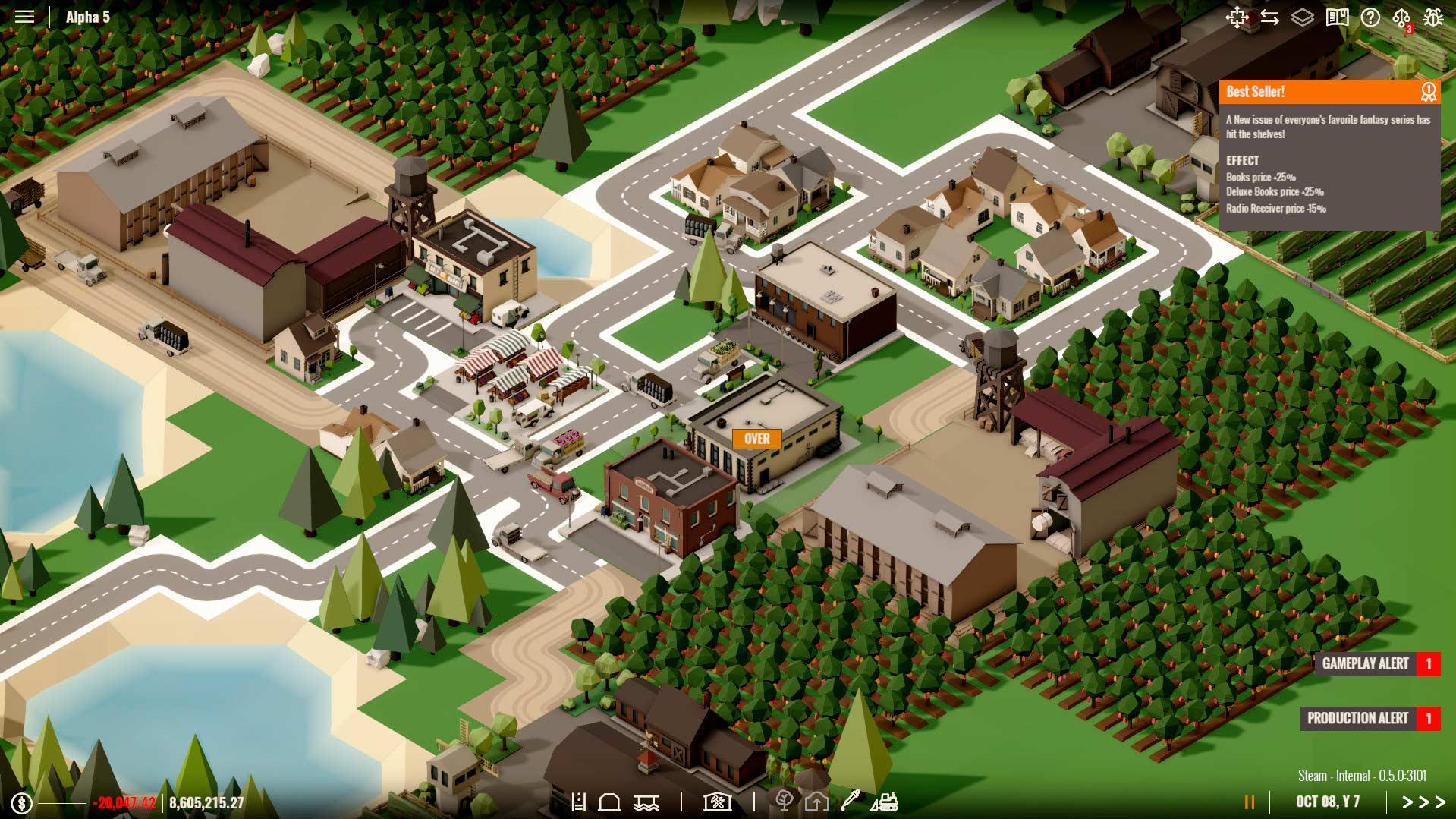Select the road building tool
The width and height of the screenshot is (1456, 819).
(x=579, y=802)
